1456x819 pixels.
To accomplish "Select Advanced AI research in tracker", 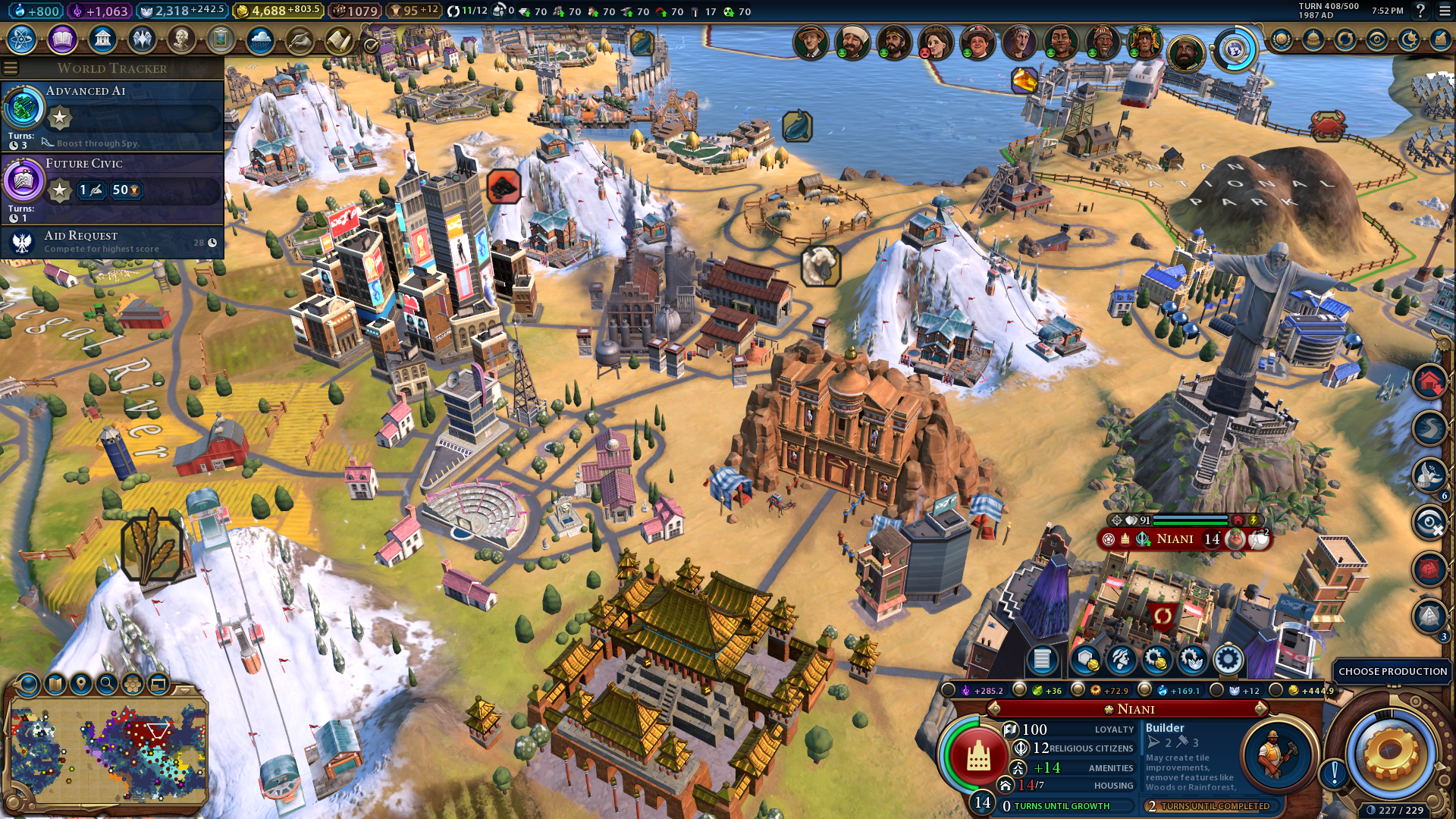I will 114,114.
